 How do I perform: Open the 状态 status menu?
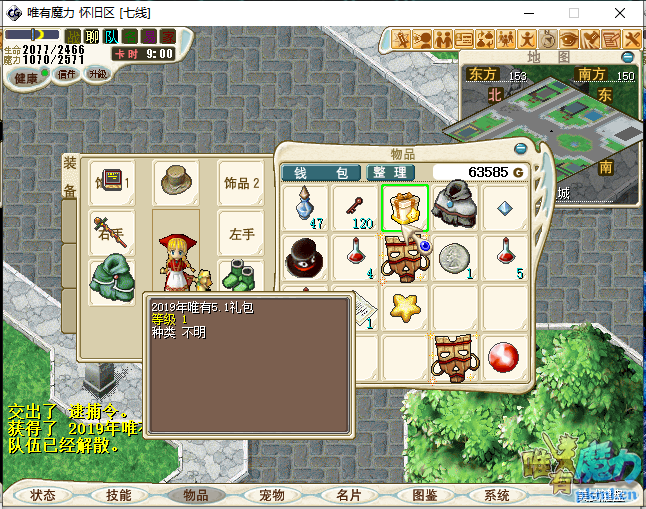(43, 495)
